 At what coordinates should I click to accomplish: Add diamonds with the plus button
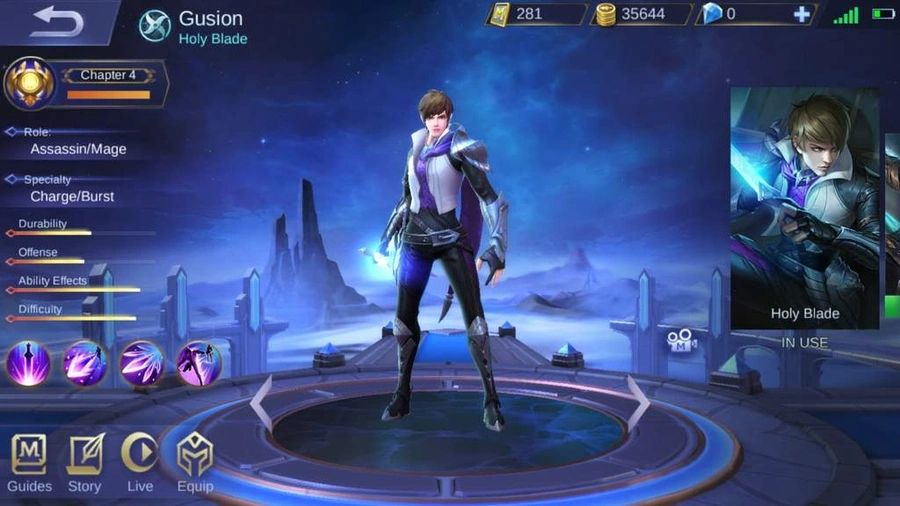pos(801,14)
